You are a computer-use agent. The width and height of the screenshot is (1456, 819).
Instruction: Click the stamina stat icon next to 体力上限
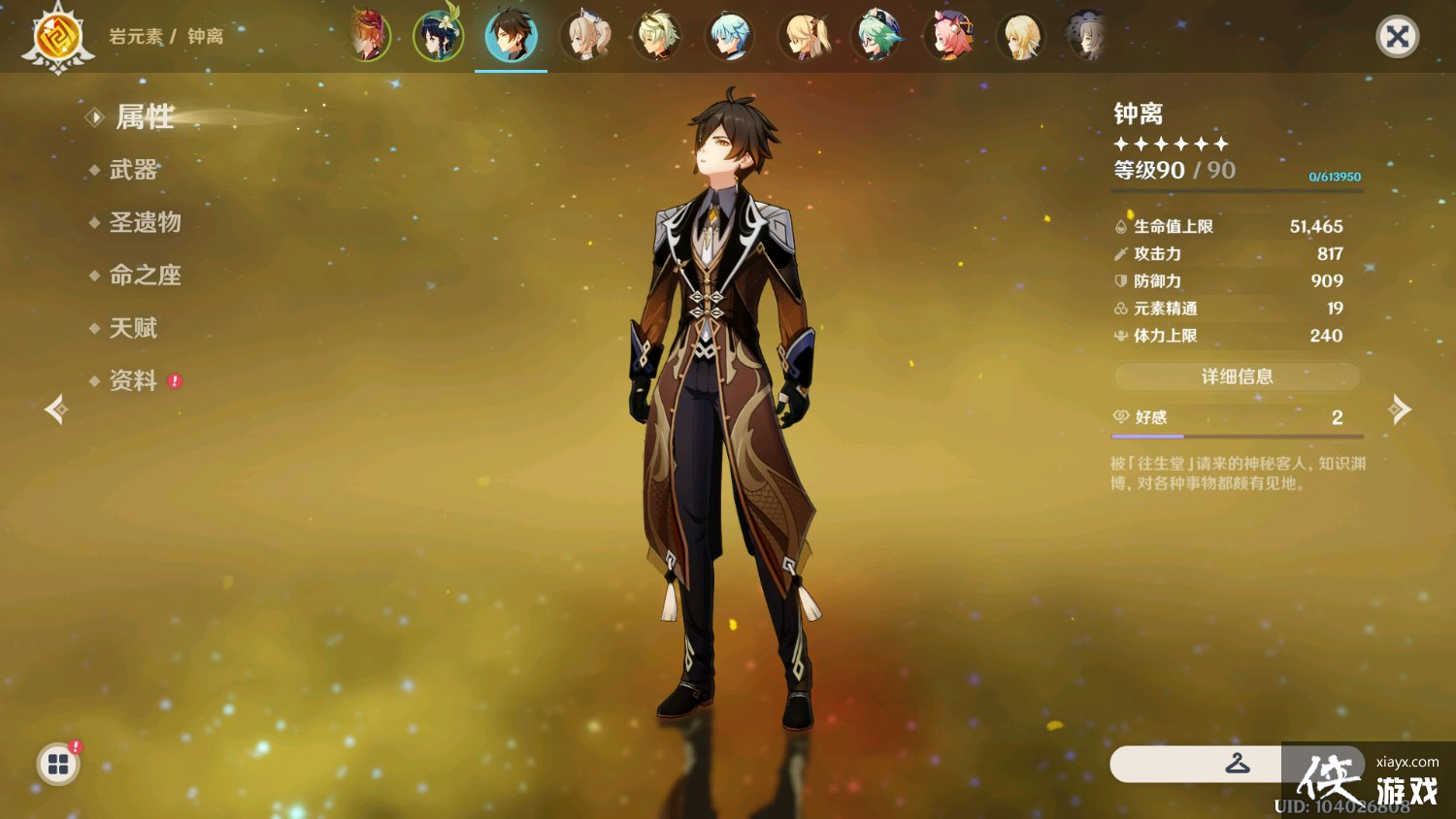tap(1120, 335)
